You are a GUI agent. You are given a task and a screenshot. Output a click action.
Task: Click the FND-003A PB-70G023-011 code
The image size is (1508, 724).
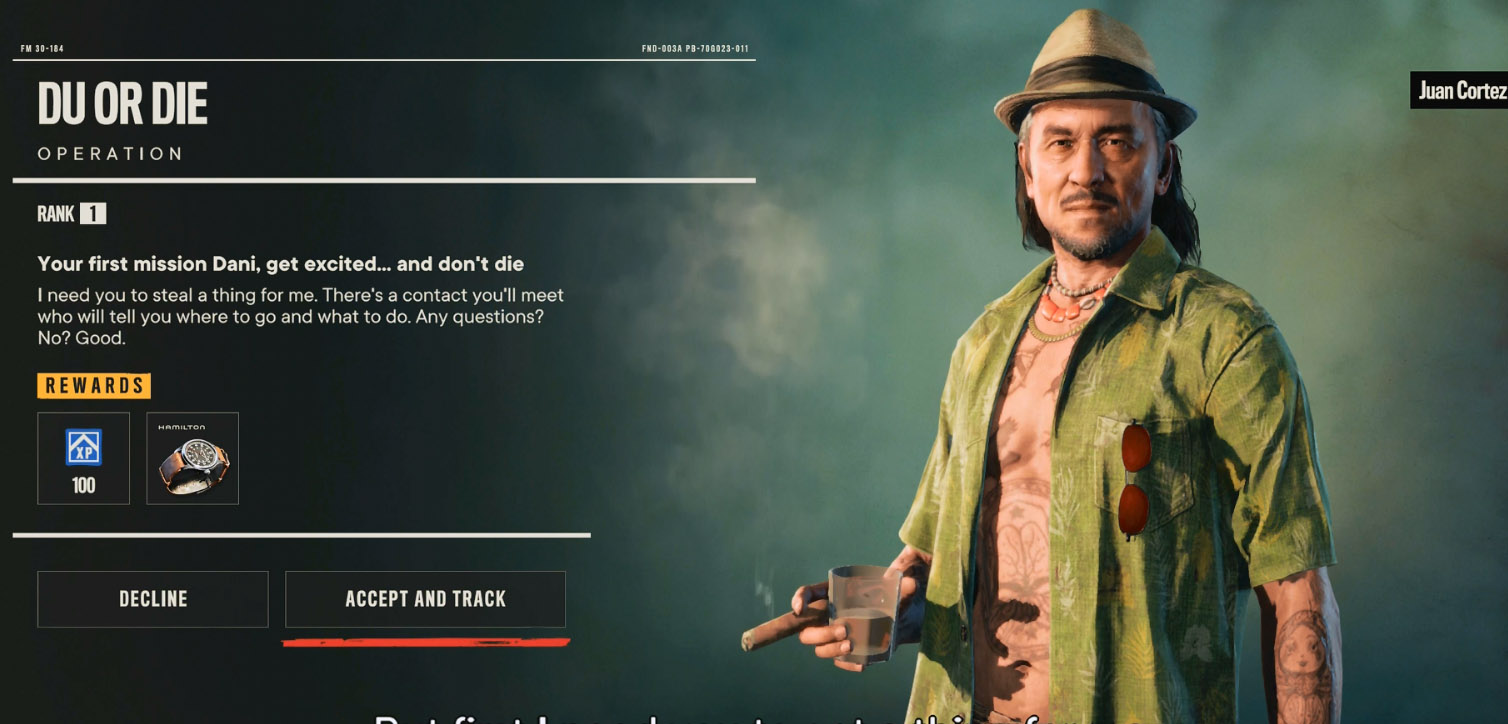pyautogui.click(x=697, y=47)
